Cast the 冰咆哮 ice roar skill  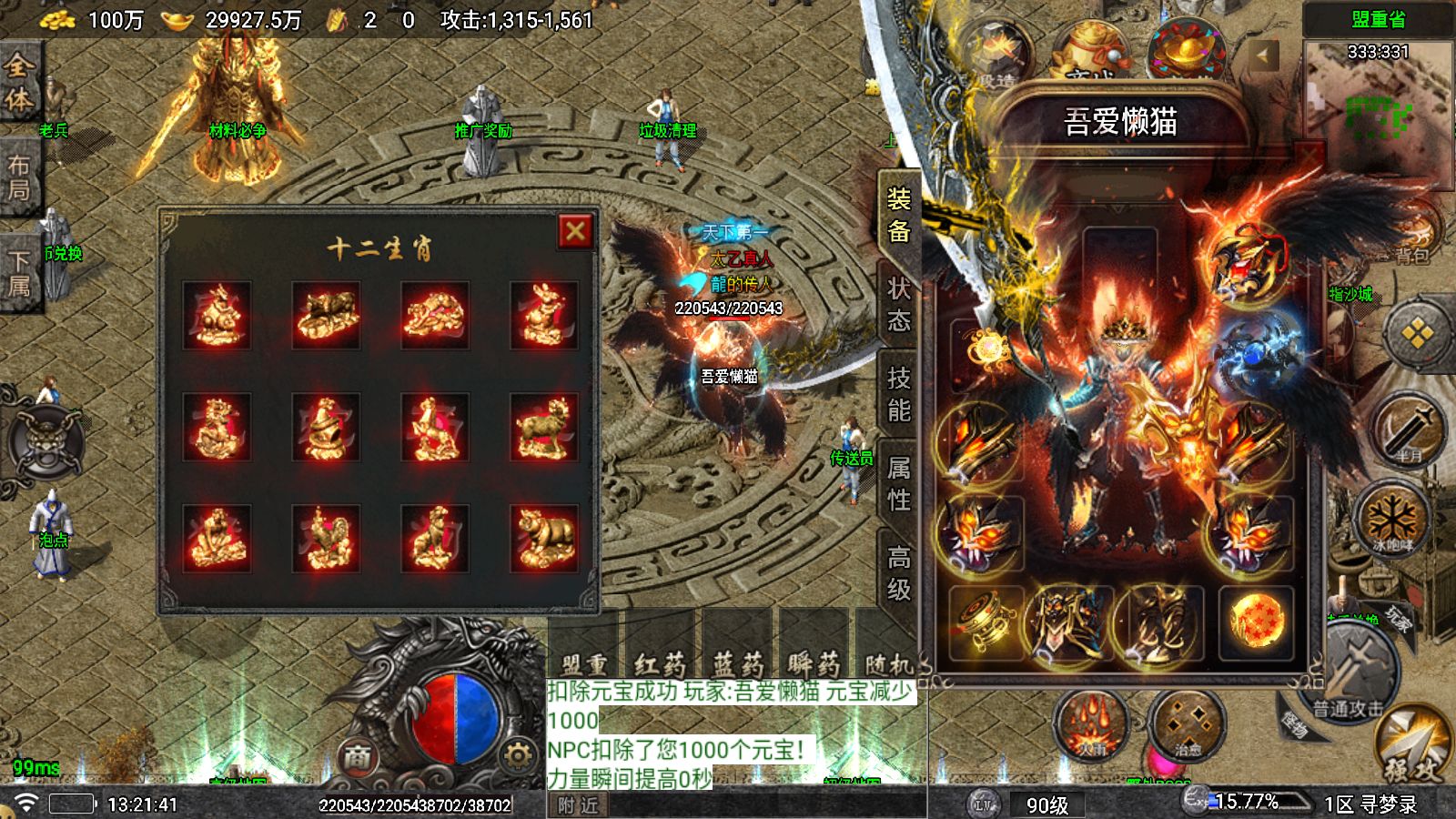[1392, 521]
